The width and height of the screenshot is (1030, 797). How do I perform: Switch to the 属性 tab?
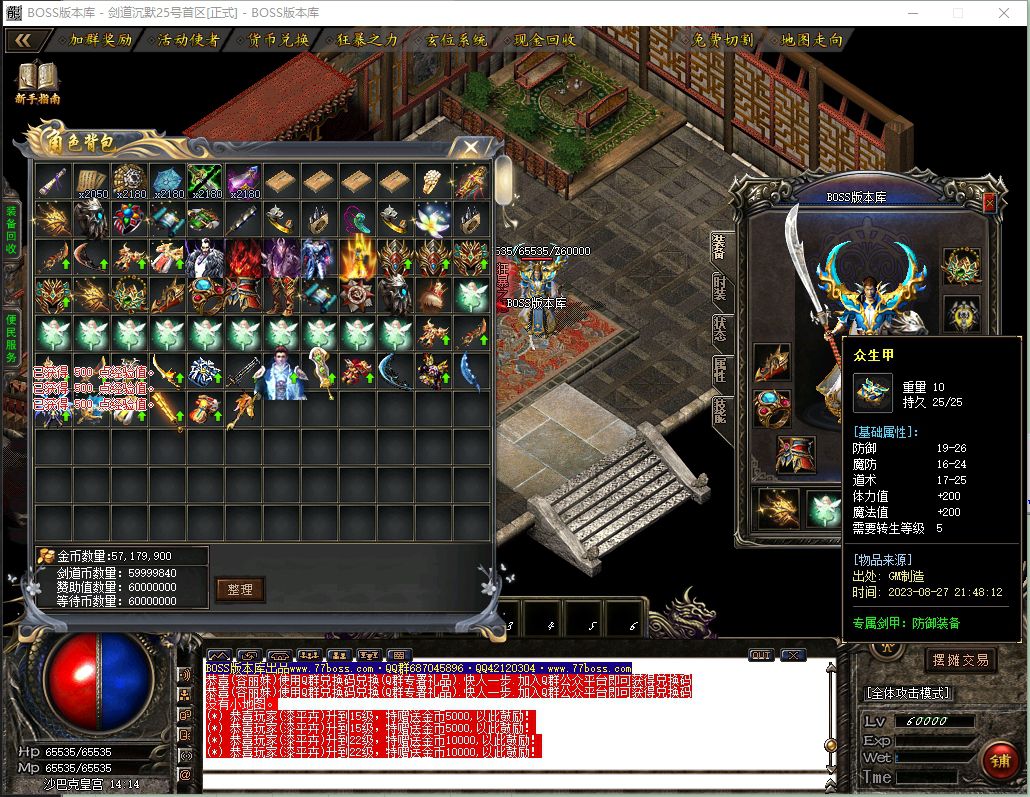720,370
